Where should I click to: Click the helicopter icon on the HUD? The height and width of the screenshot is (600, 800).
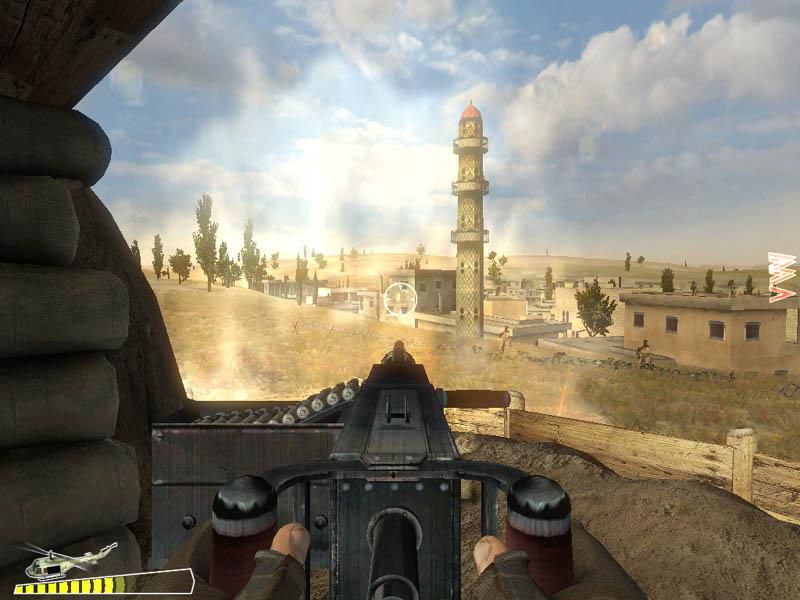point(67,561)
